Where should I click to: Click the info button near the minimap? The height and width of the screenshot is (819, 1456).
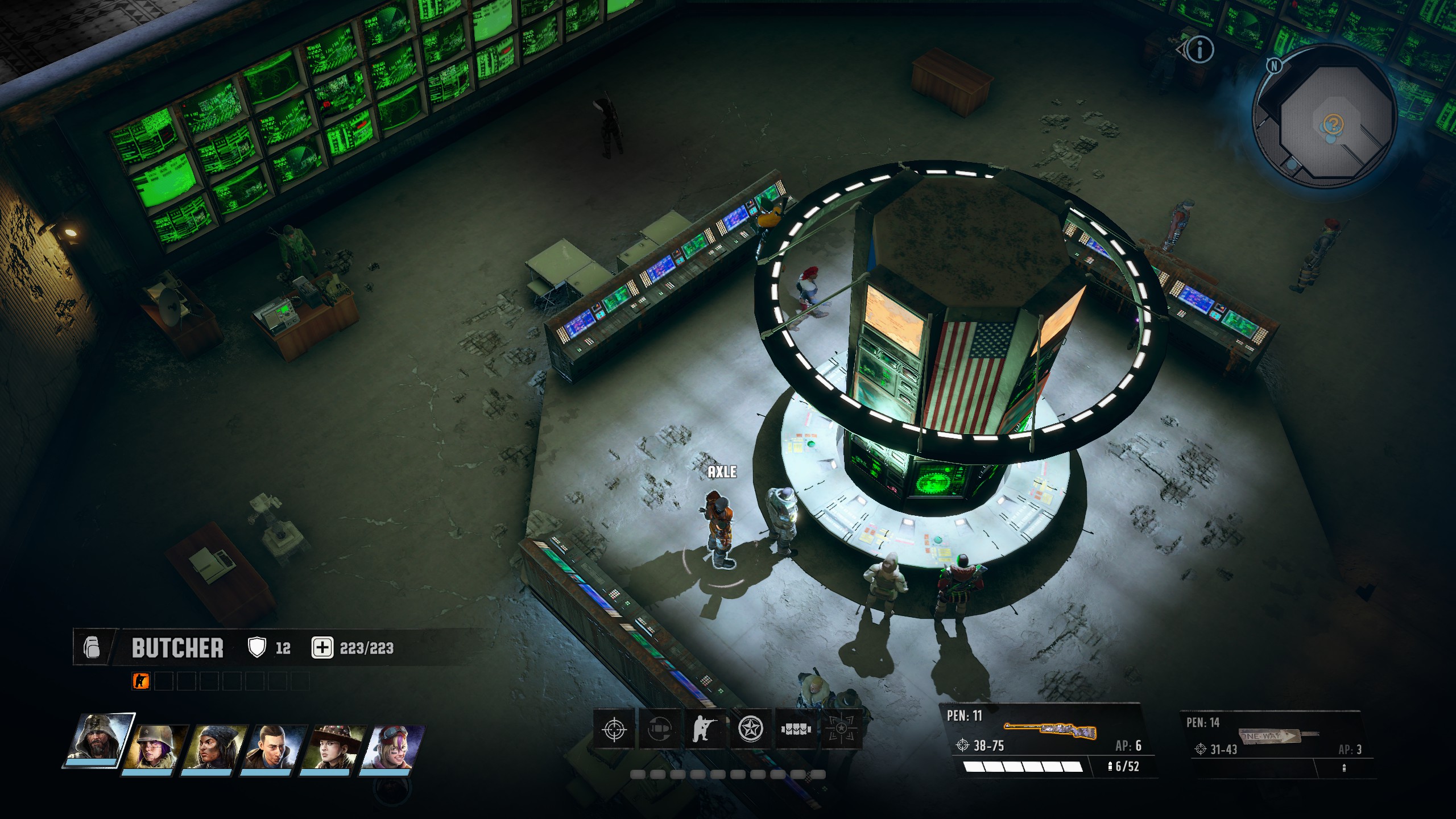[x=1200, y=51]
